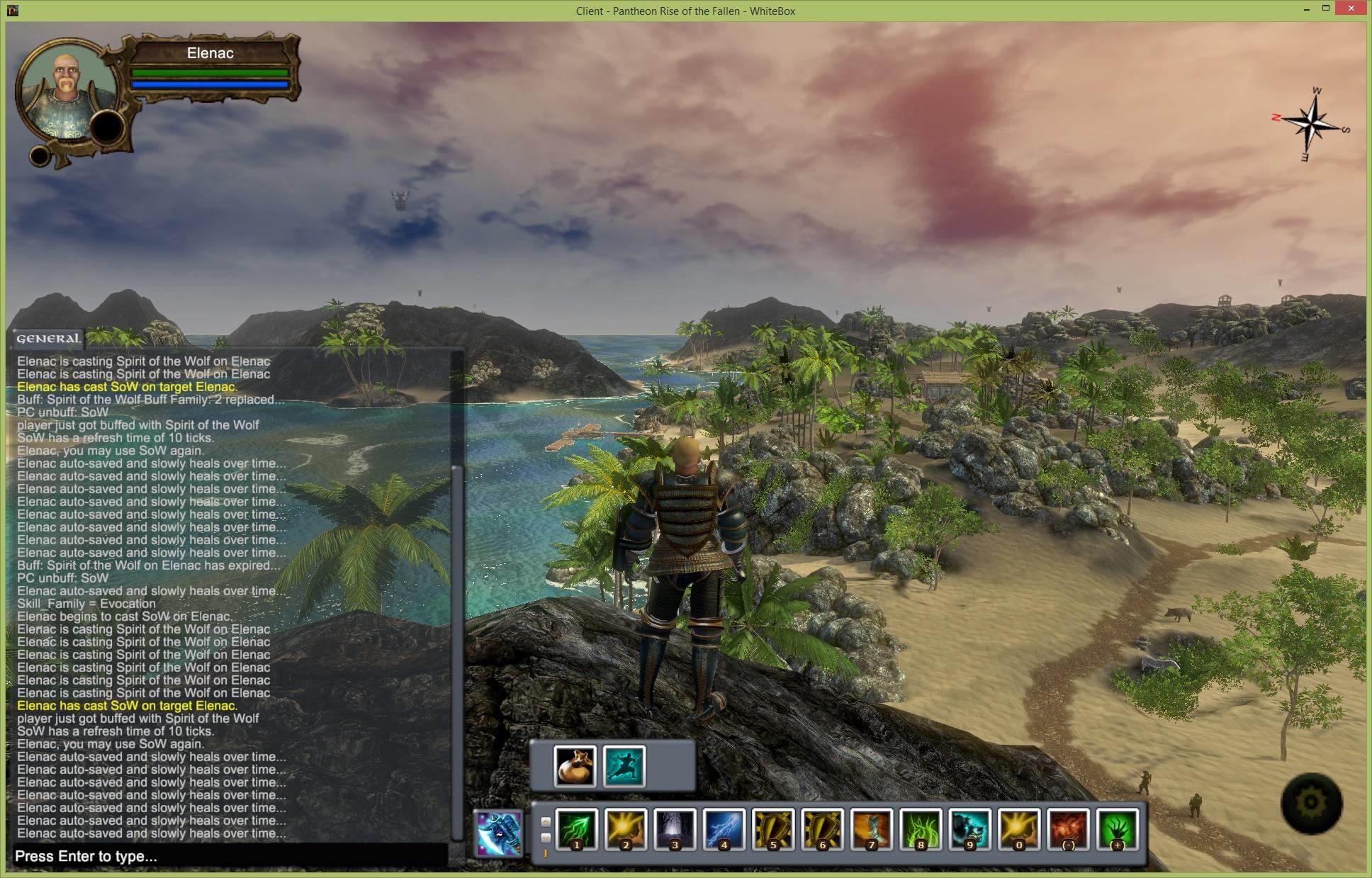Switch hotbar page with the up arrow
Viewport: 1372px width, 878px height.
546,822
